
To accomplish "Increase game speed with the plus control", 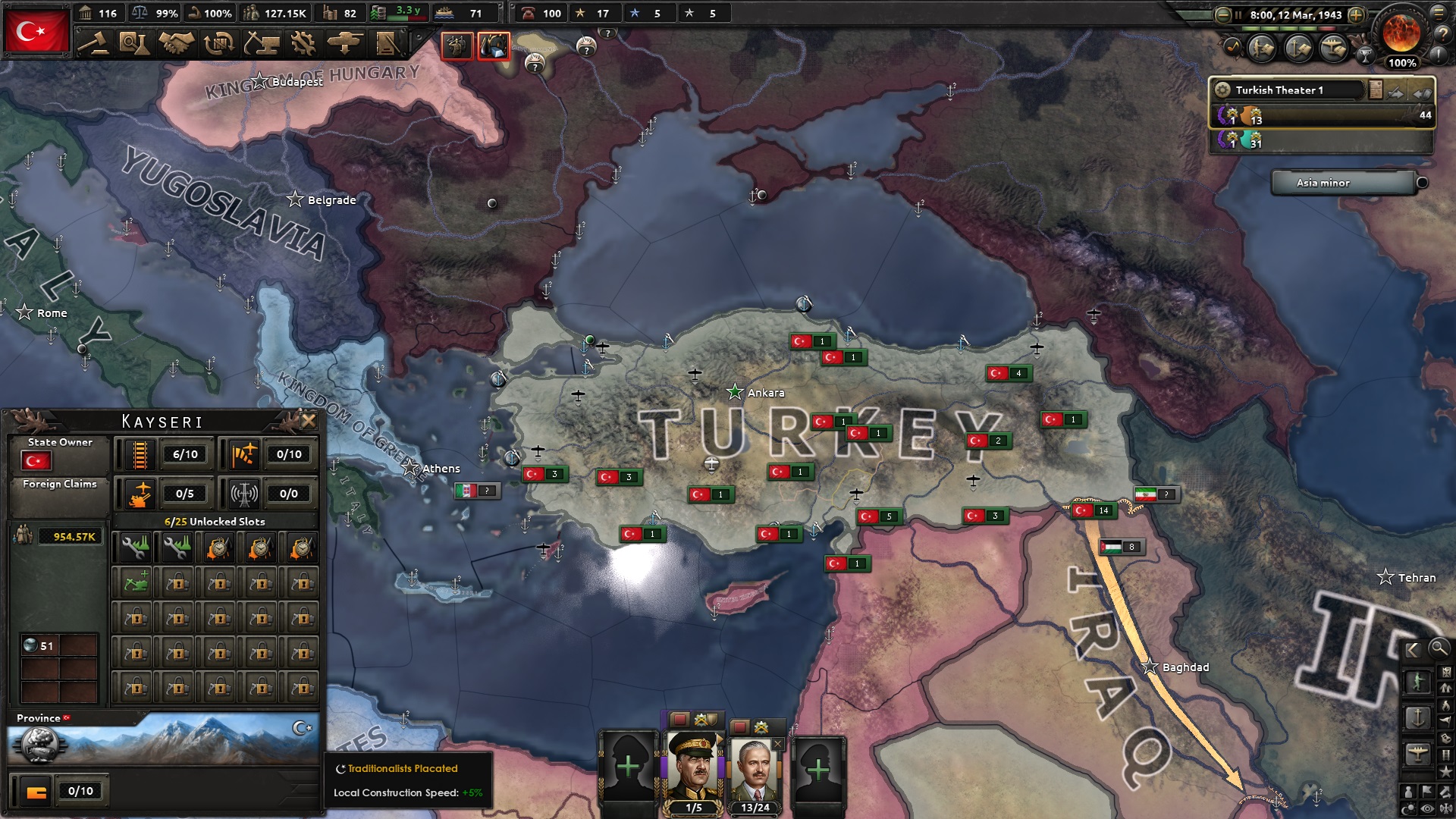I will click(x=1356, y=15).
